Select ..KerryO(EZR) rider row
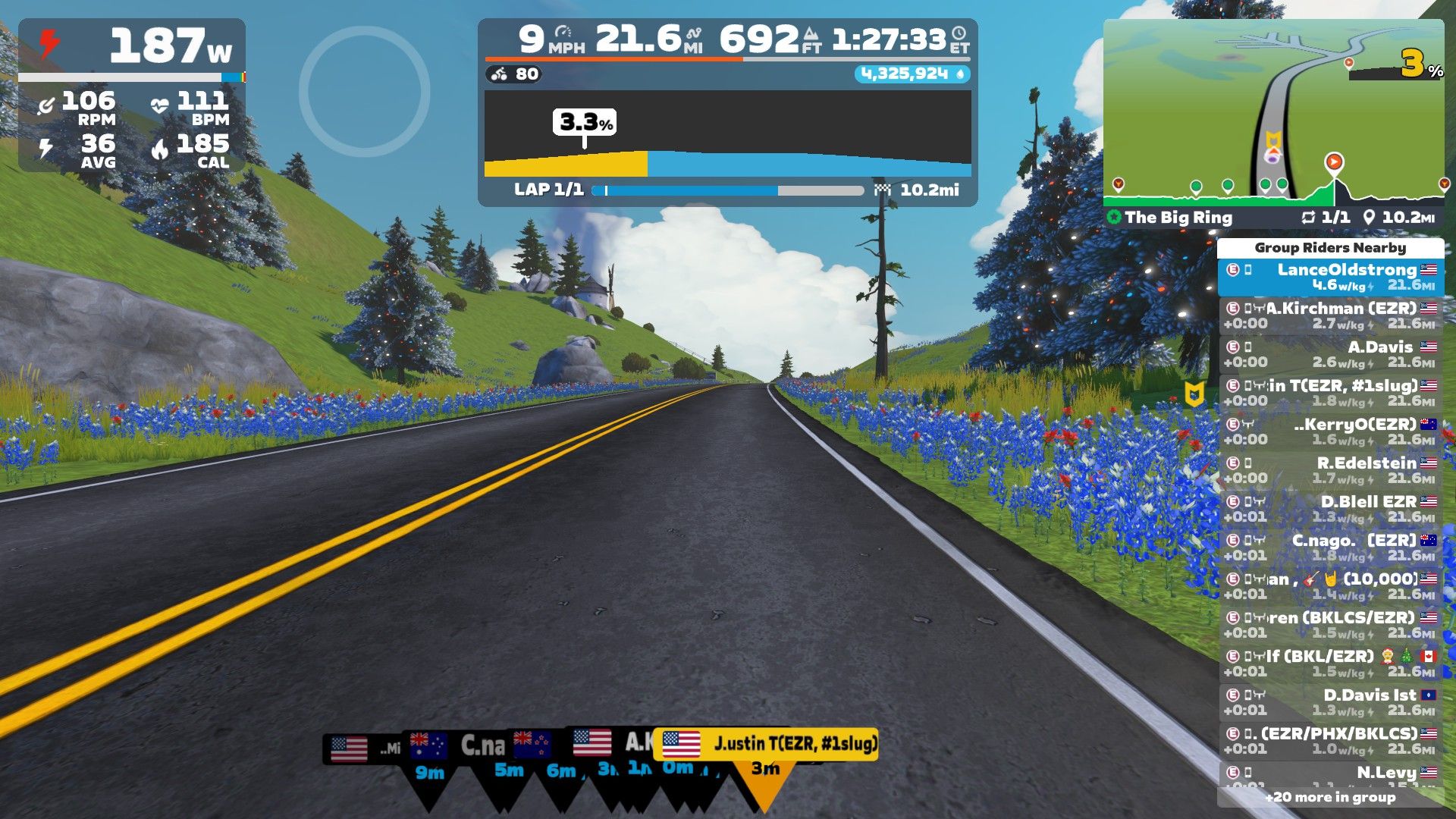Viewport: 1456px width, 819px height. click(1331, 431)
